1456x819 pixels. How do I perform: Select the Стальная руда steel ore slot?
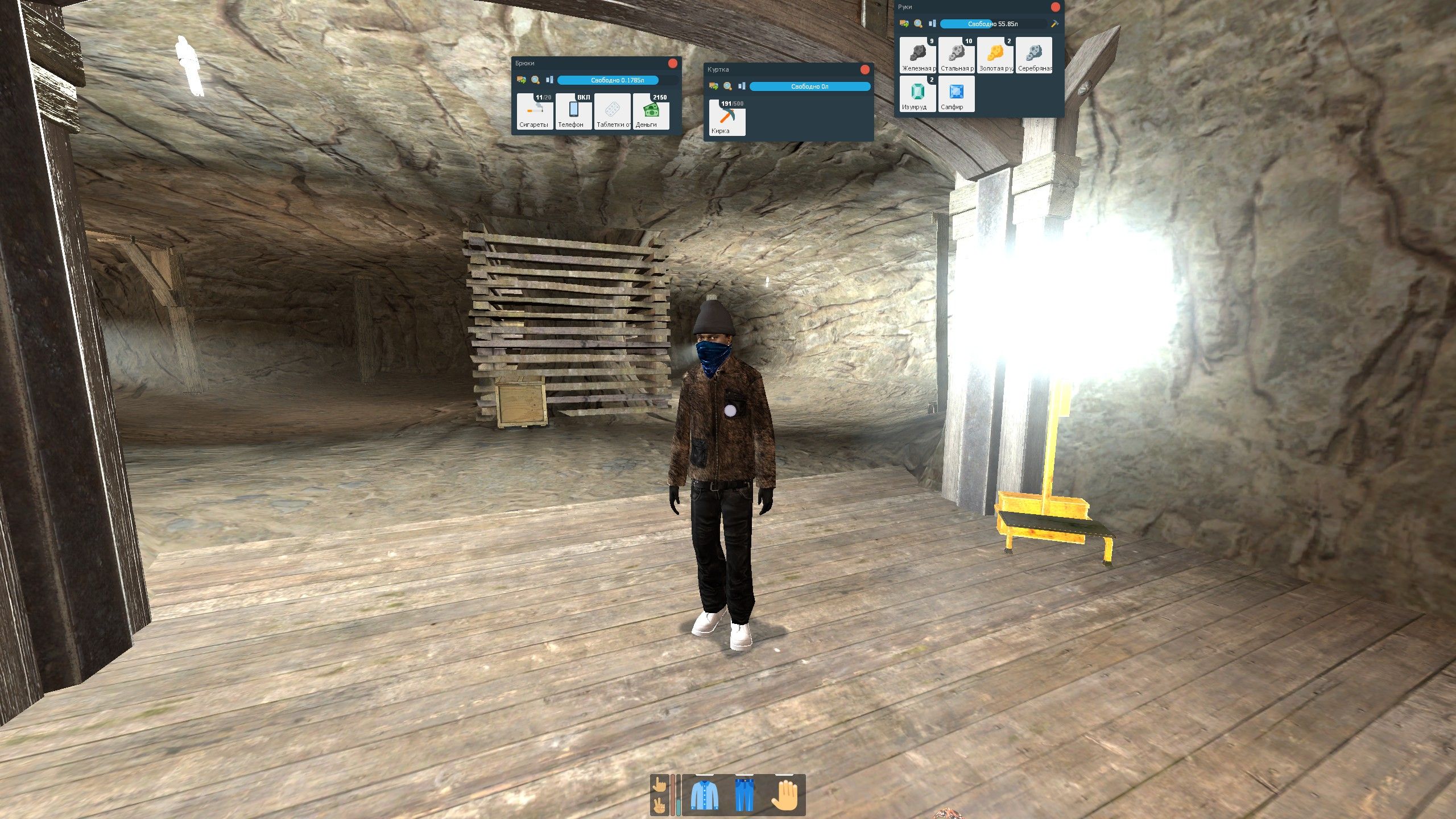point(956,55)
